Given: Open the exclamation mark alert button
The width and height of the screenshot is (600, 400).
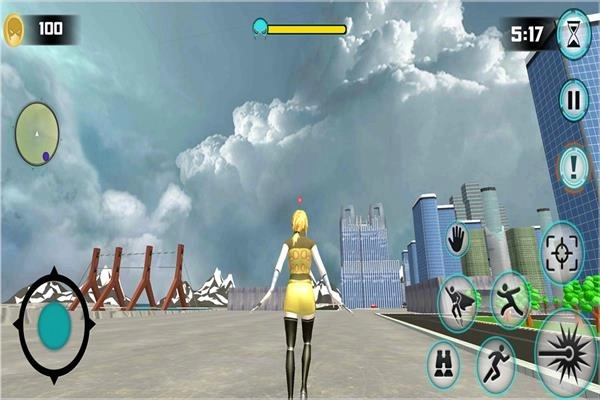Looking at the screenshot, I should [x=573, y=167].
